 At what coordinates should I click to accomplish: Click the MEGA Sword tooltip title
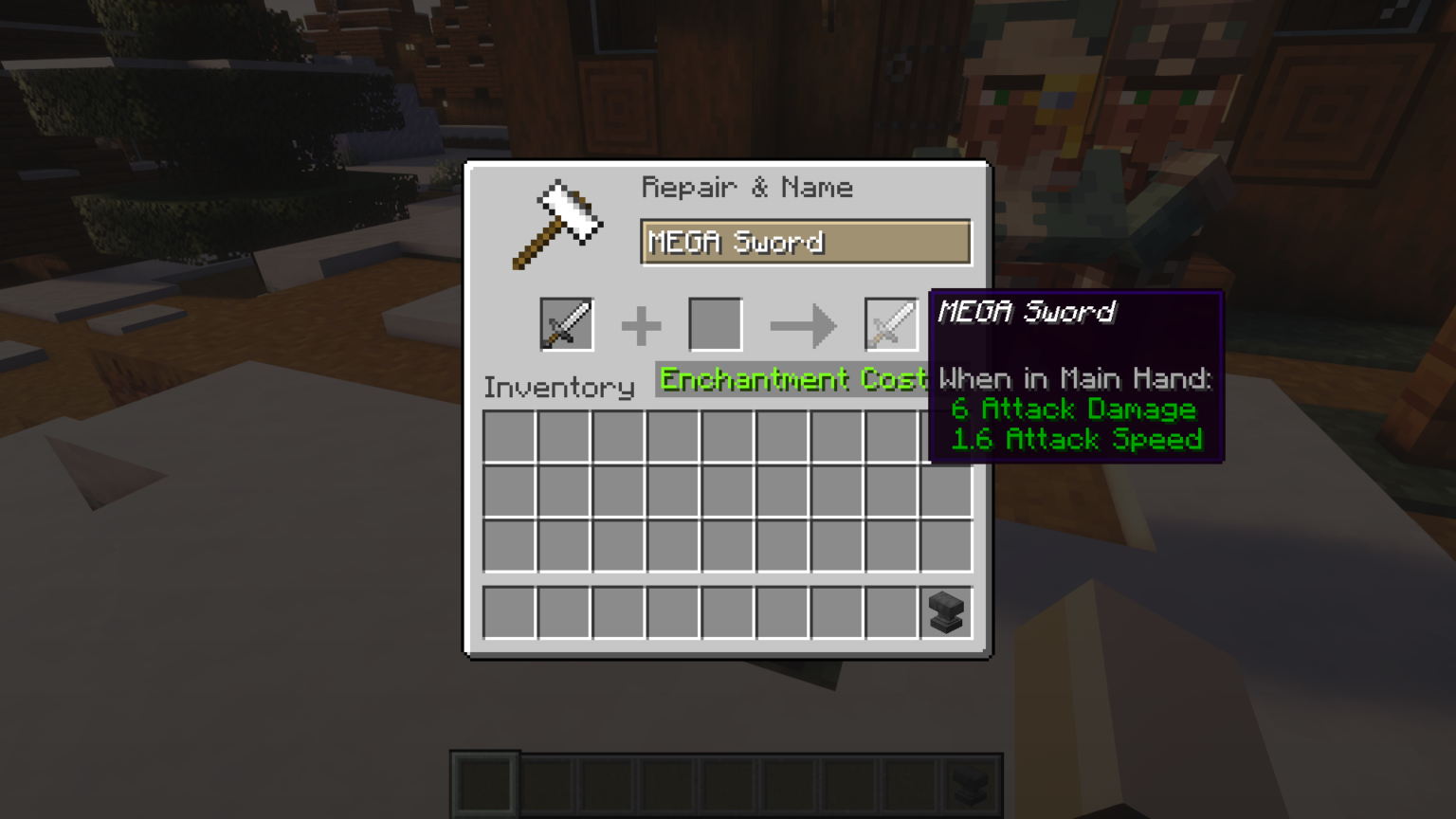1027,313
